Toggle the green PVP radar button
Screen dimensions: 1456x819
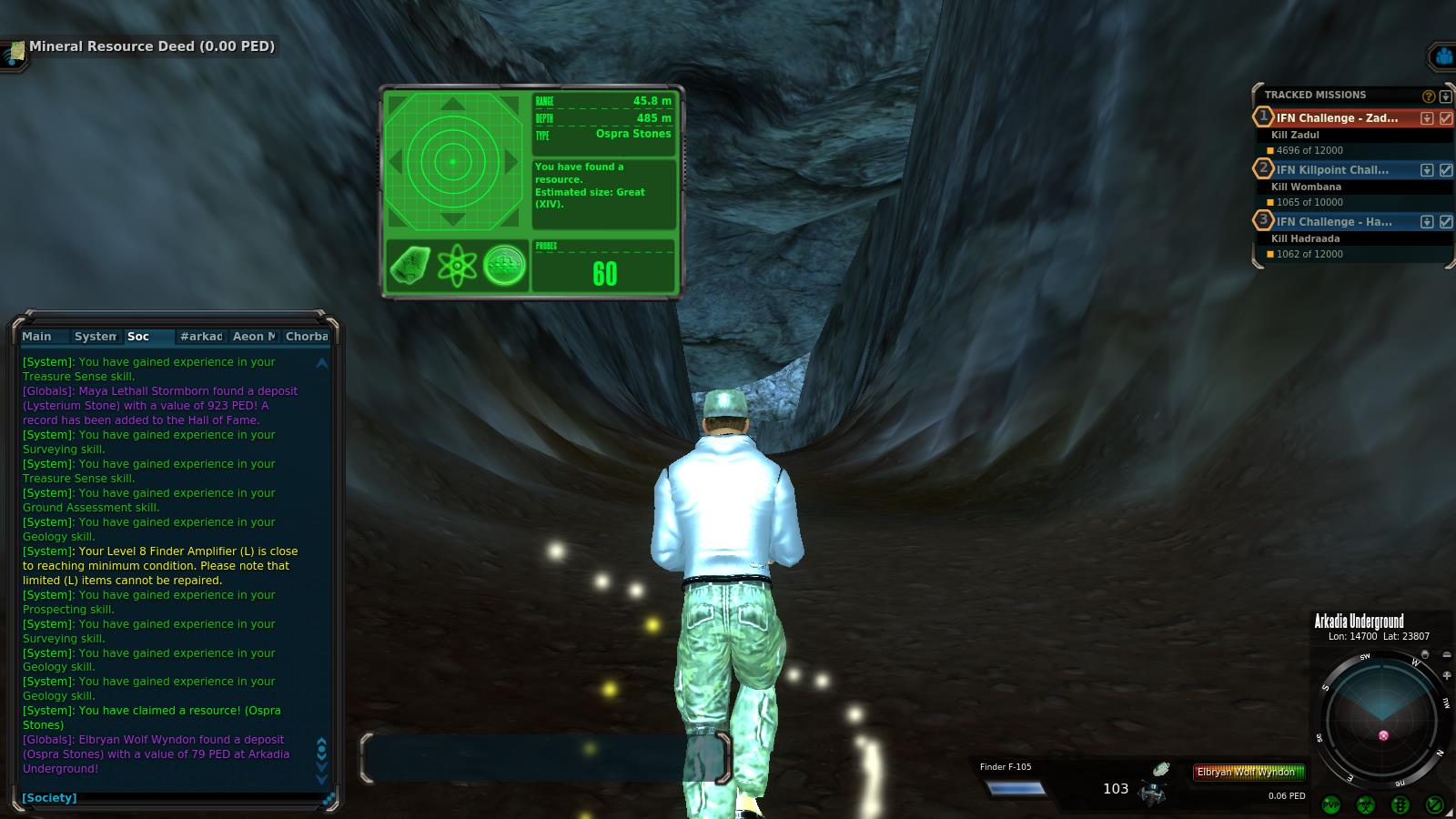1331,804
